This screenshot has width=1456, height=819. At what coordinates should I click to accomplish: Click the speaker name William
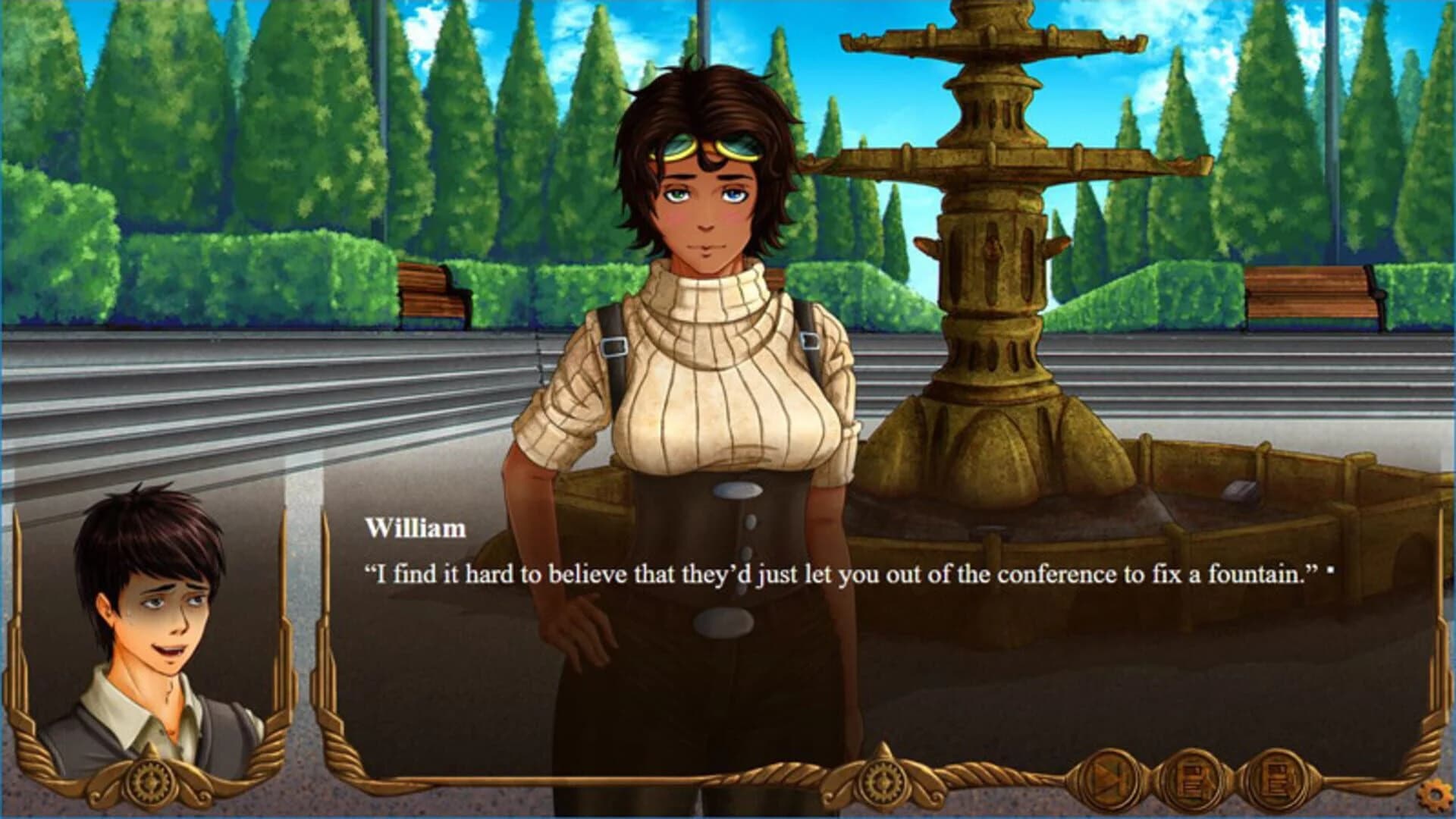pyautogui.click(x=416, y=529)
